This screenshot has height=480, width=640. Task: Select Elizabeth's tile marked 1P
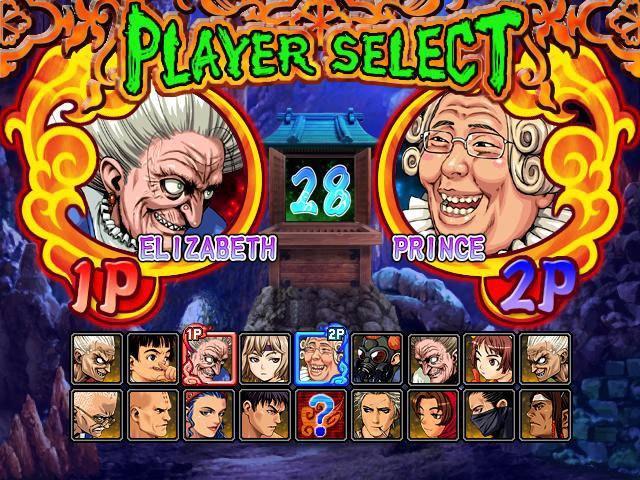(x=209, y=358)
